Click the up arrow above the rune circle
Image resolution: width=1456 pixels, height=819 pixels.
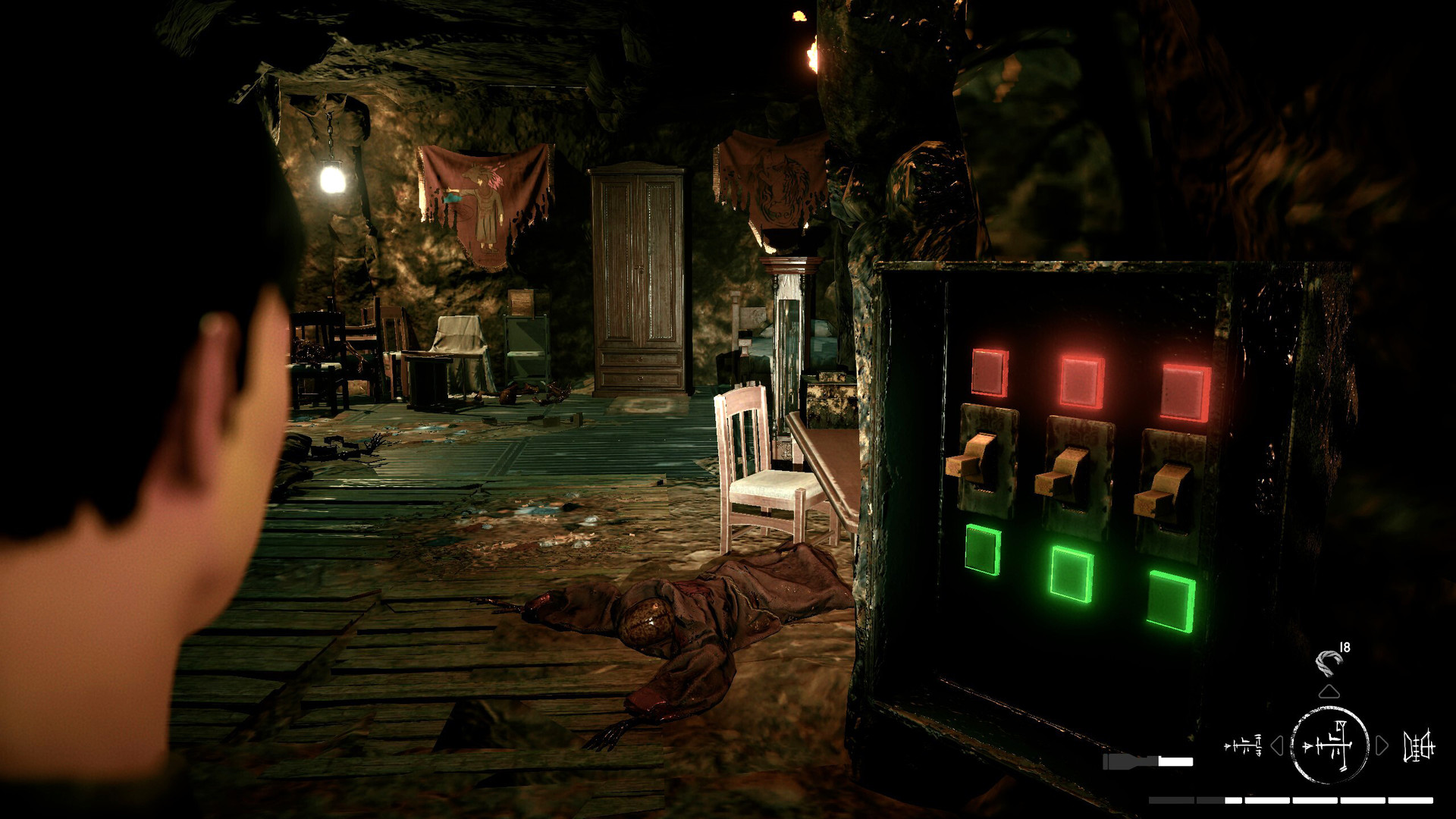pos(1329,692)
